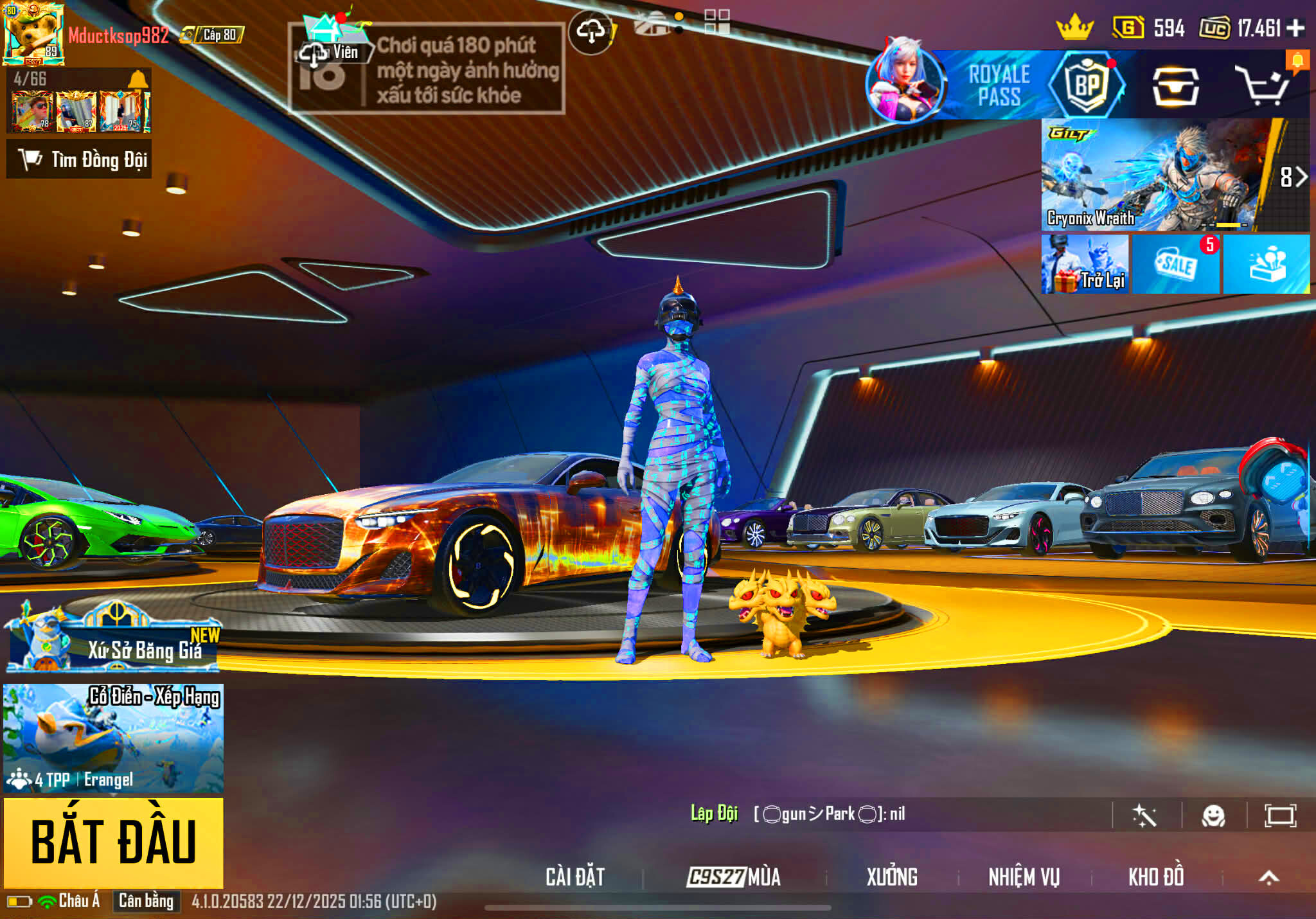The image size is (1316, 919).
Task: Open NHIỆM VỤ missions
Action: (x=1024, y=877)
